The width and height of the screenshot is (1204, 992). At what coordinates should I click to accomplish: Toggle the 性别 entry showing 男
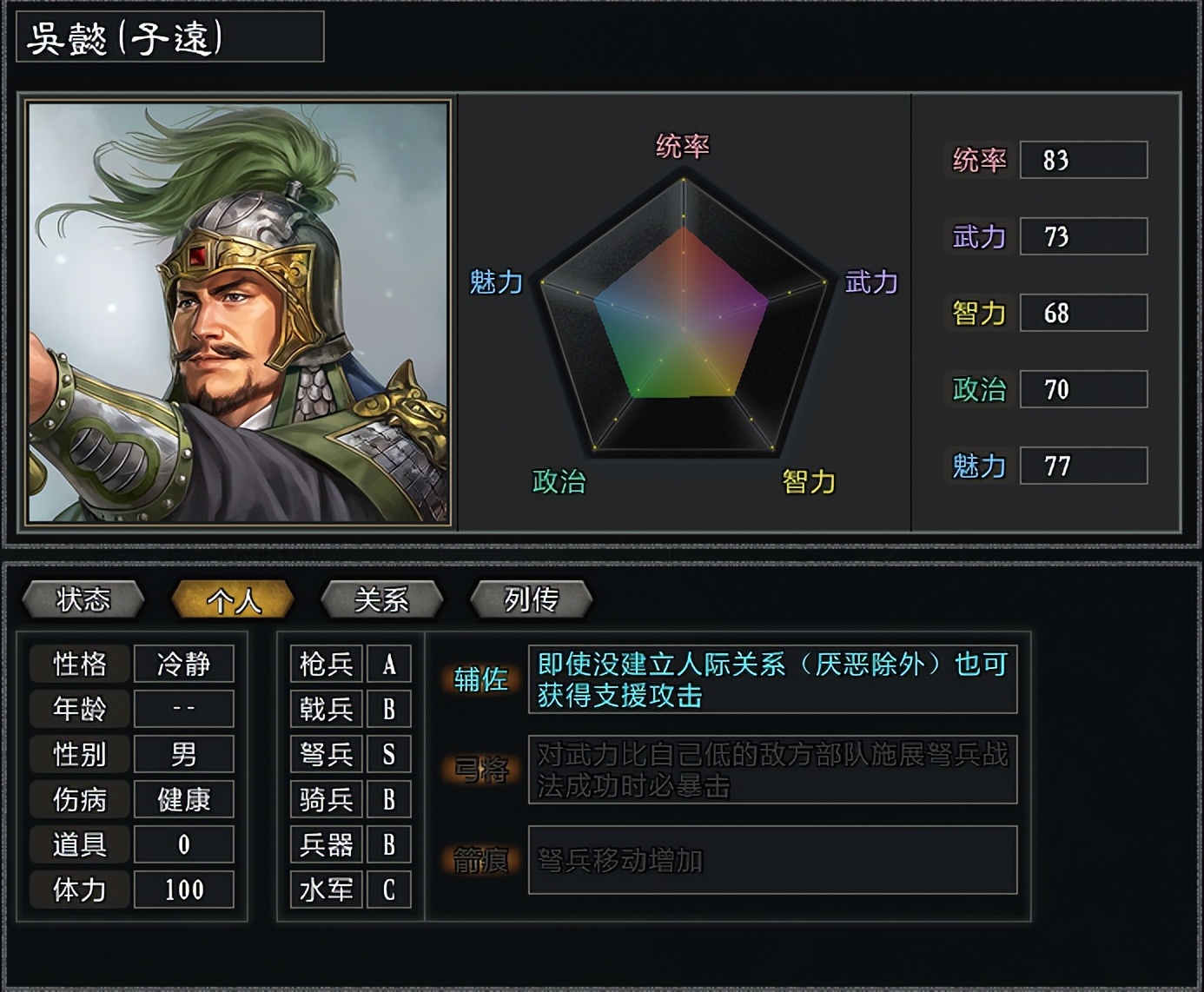coord(184,755)
